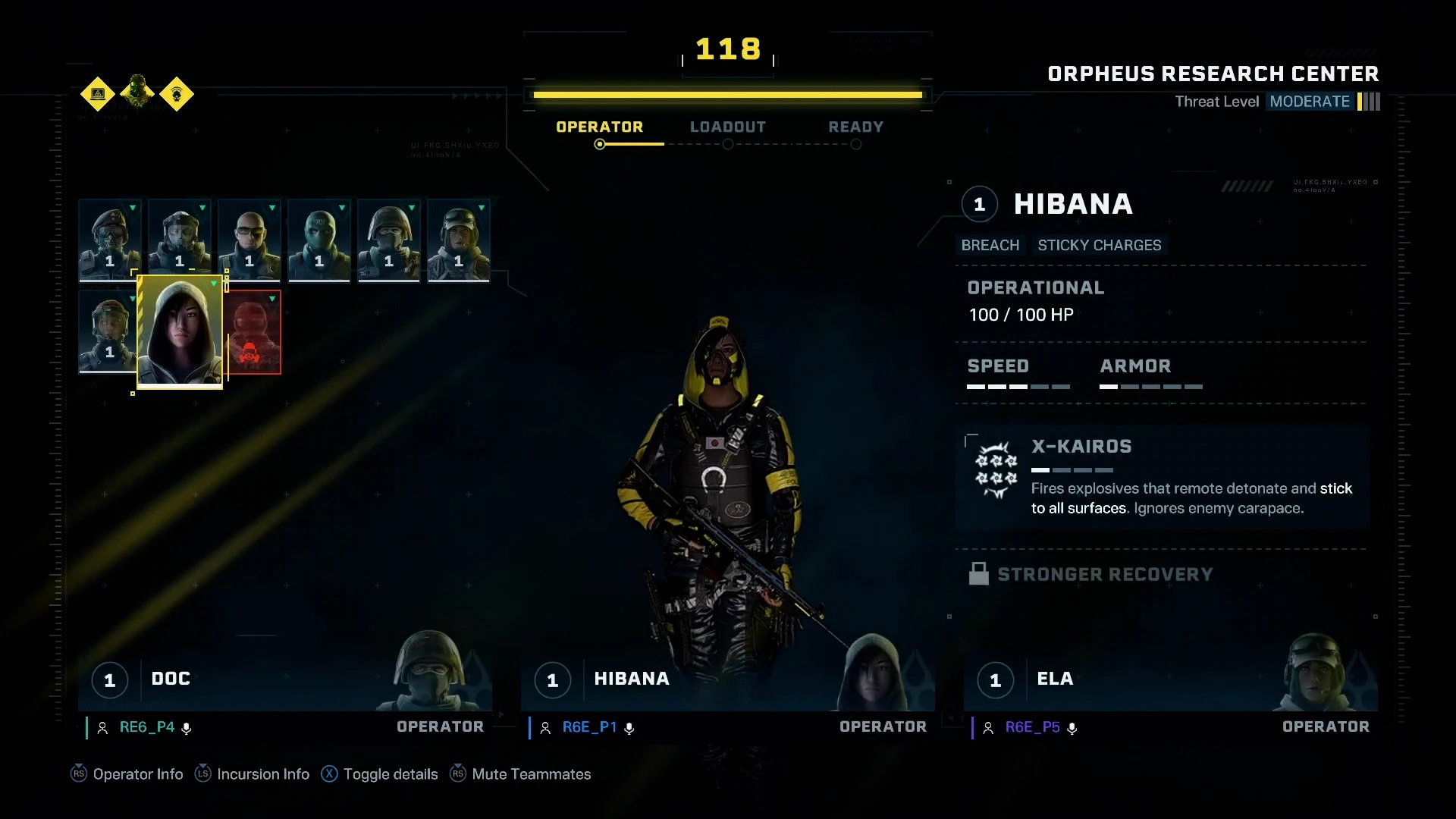Open the DOC player card
1456x819 pixels.
pyautogui.click(x=285, y=679)
